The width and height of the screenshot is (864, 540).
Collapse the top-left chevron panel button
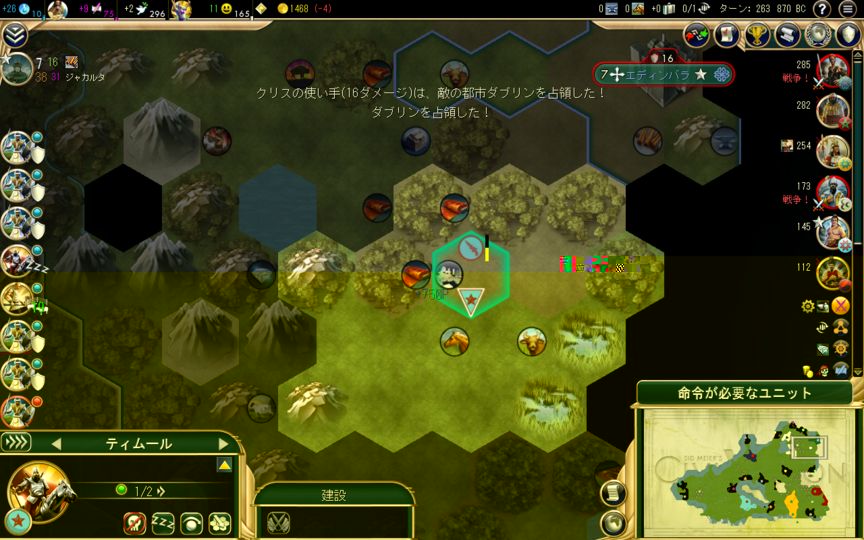pos(14,36)
